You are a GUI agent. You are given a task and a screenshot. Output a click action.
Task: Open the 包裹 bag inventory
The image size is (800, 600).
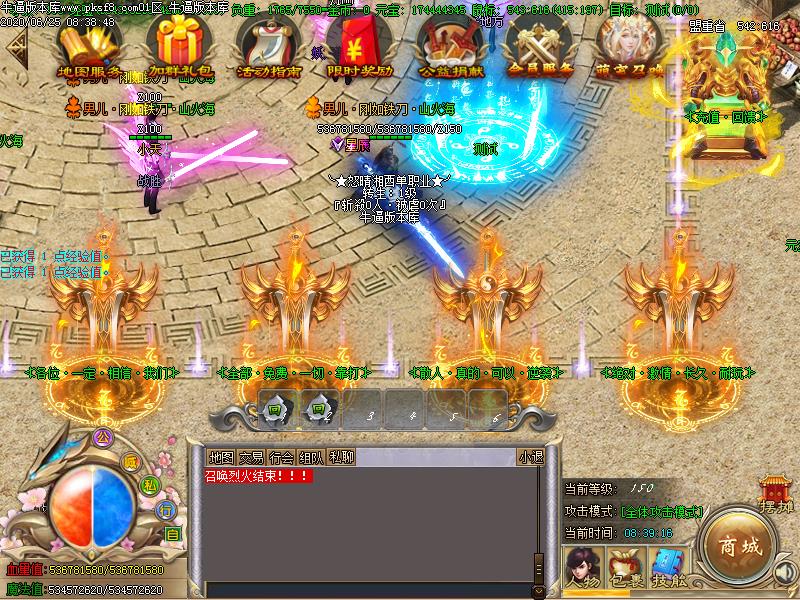click(627, 567)
